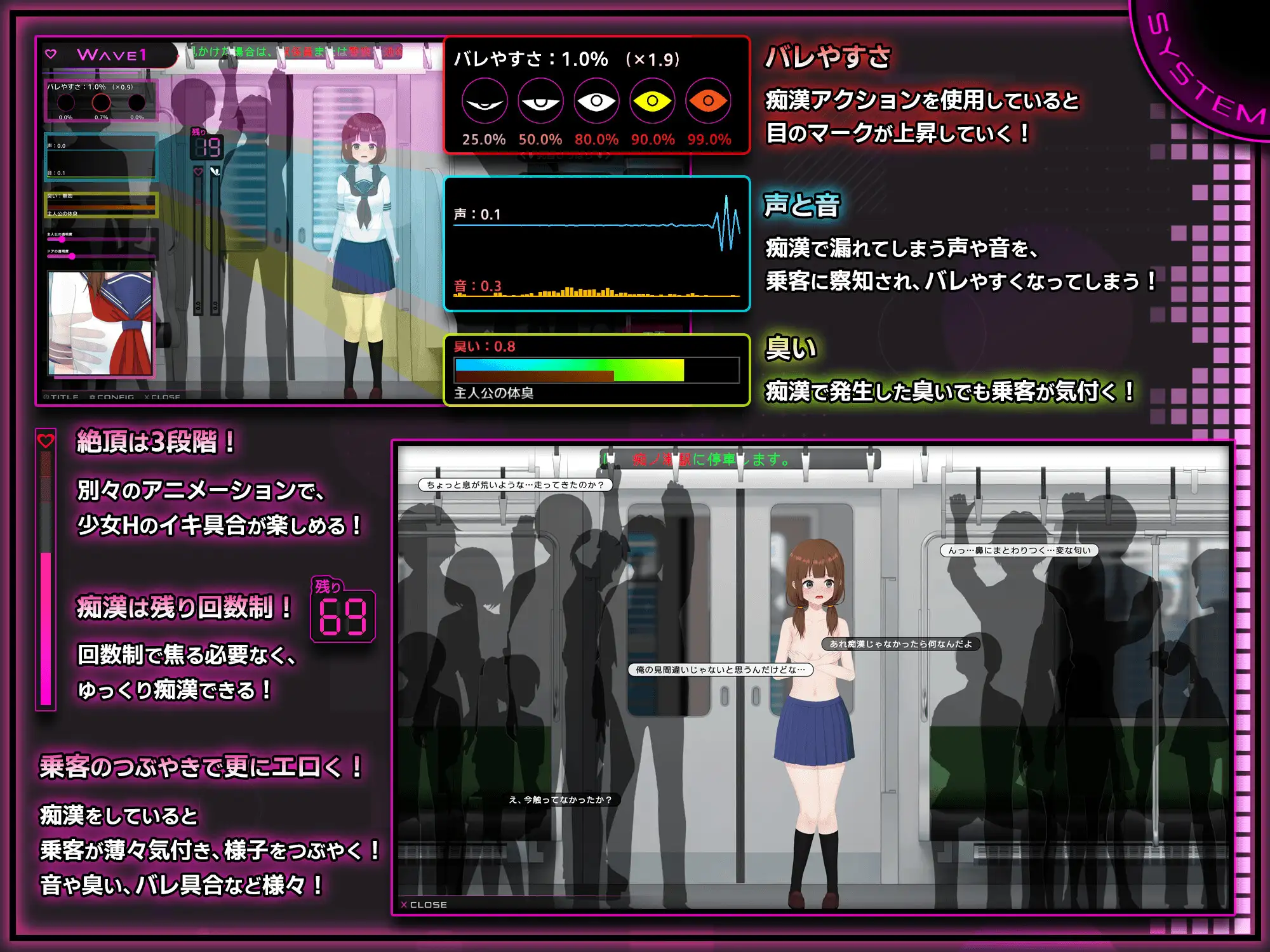
Task: Click the gear icon beside CONFIG
Action: click(x=93, y=397)
